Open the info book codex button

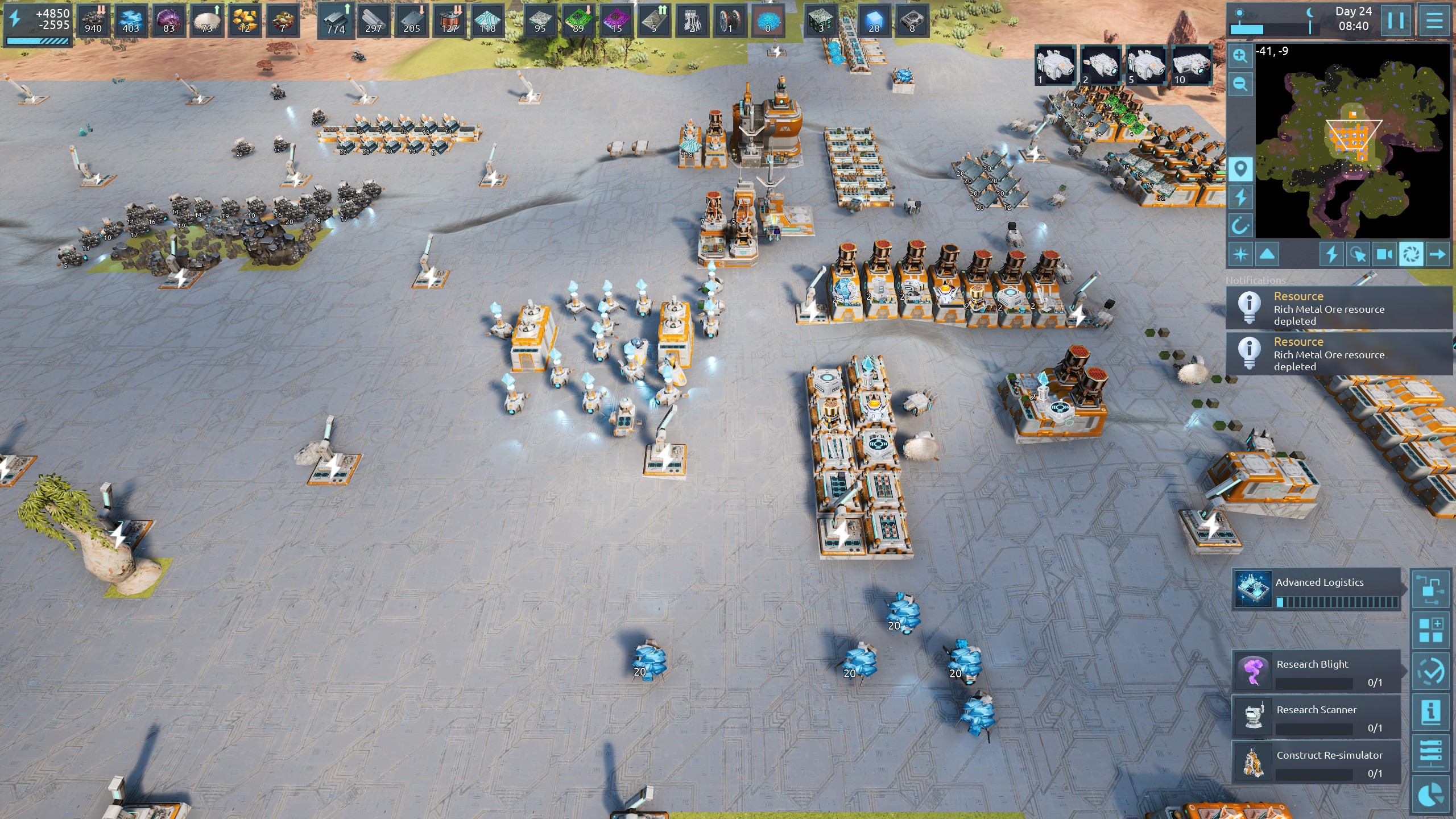(1431, 712)
